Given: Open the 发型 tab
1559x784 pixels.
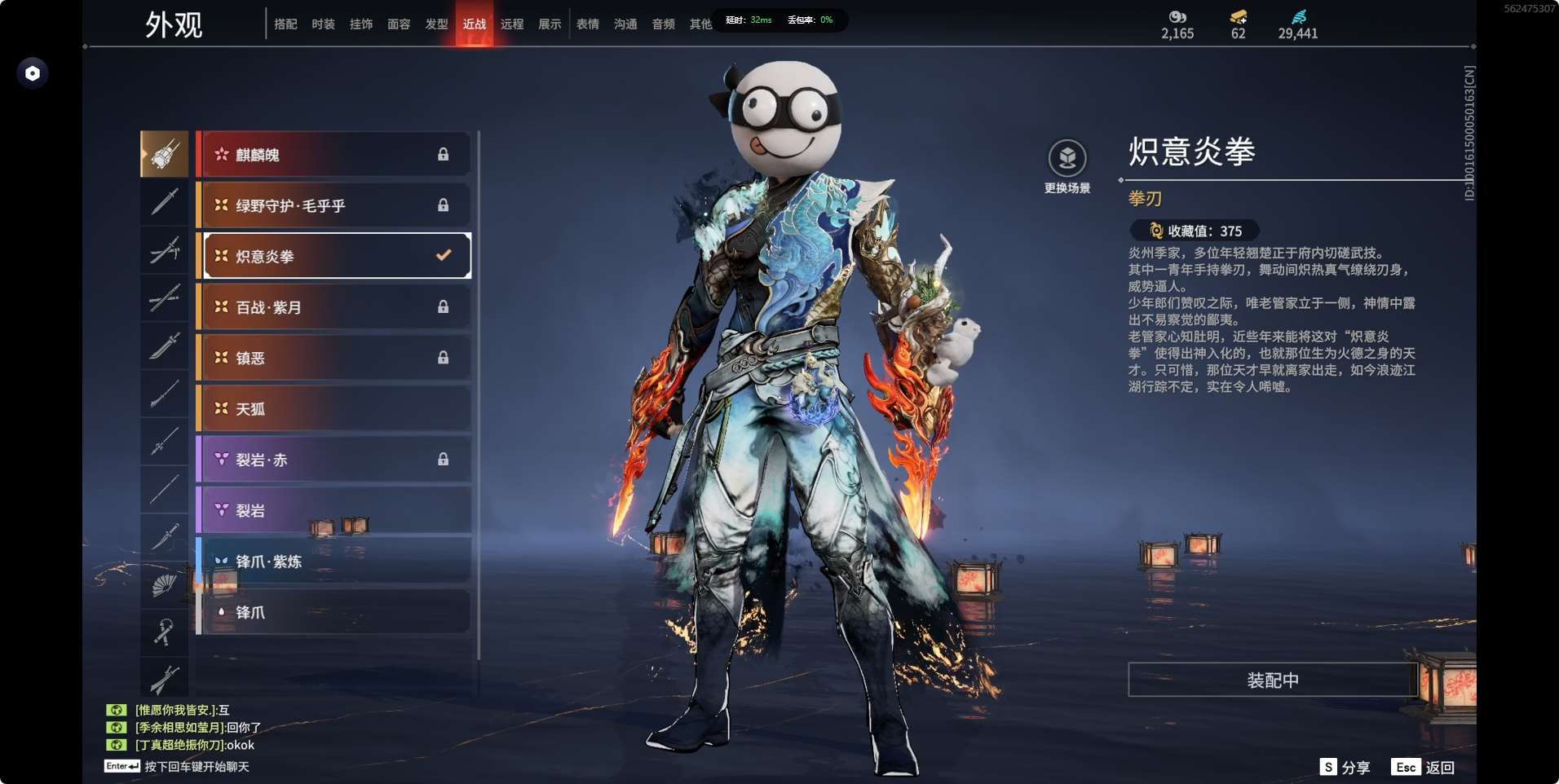Looking at the screenshot, I should point(436,24).
